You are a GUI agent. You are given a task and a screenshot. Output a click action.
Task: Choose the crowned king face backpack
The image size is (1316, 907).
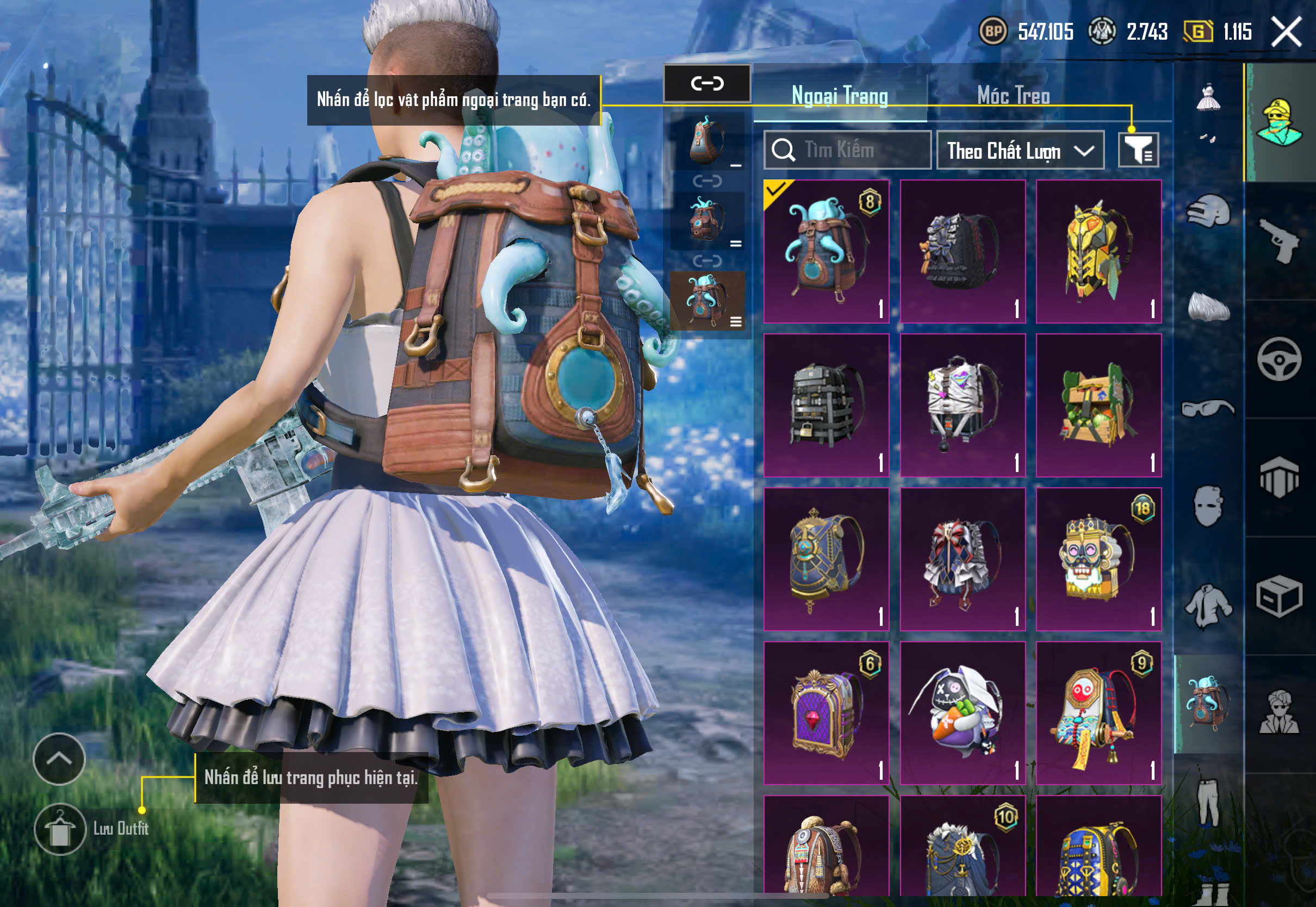(x=1098, y=559)
